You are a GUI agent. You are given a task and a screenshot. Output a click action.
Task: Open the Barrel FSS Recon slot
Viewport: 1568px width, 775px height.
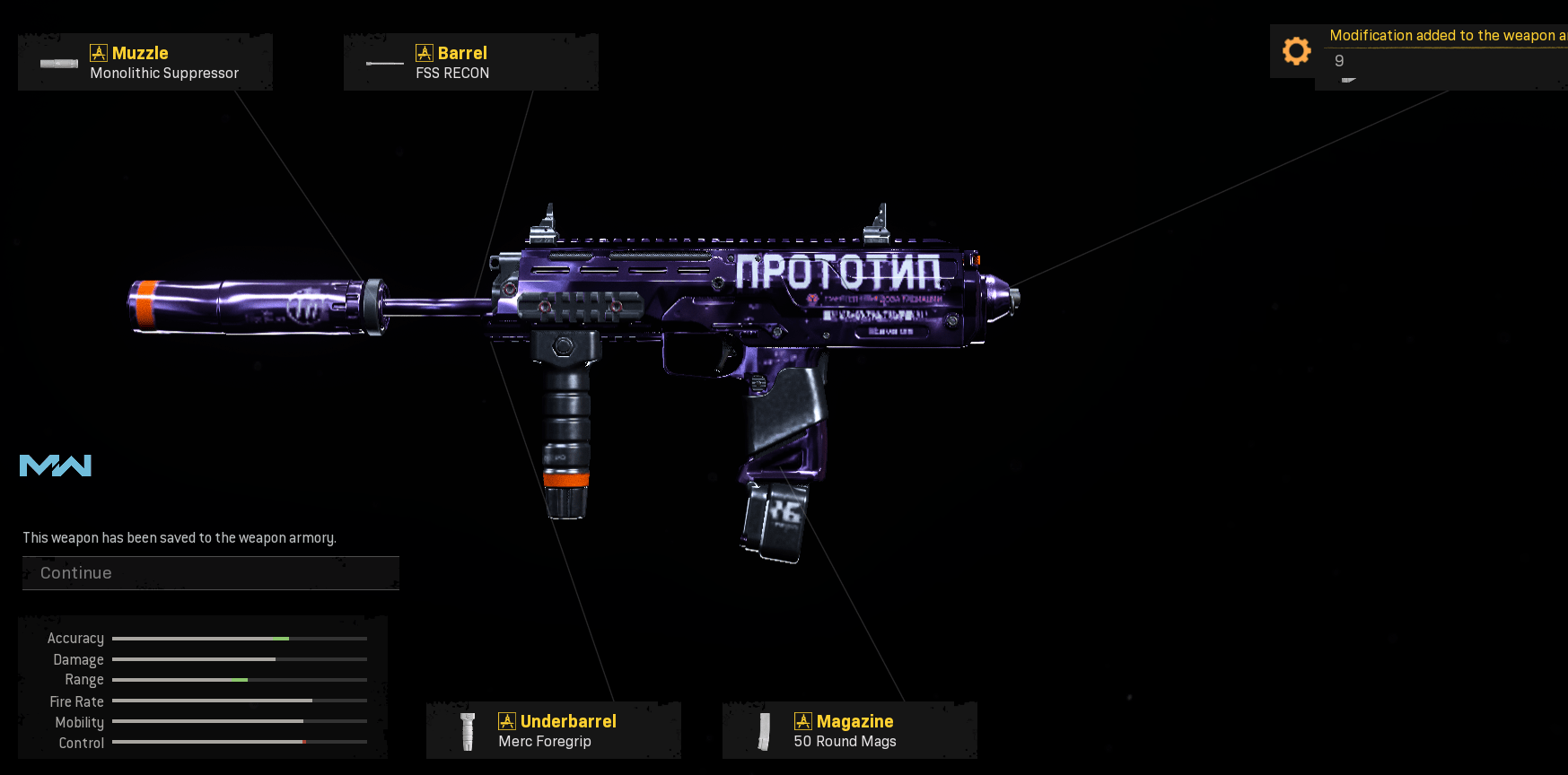coord(470,63)
